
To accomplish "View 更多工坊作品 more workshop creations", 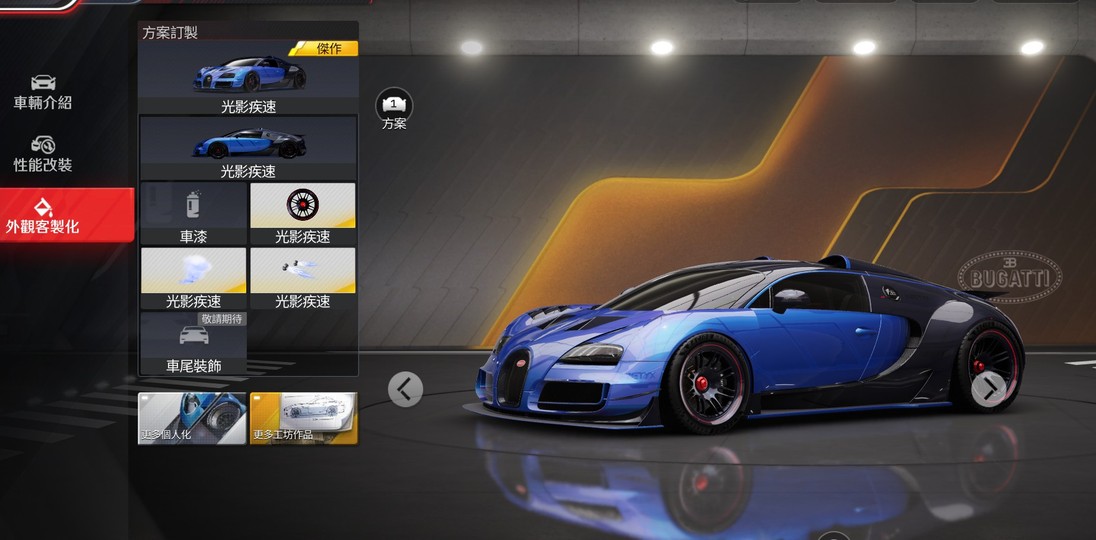I will [303, 418].
